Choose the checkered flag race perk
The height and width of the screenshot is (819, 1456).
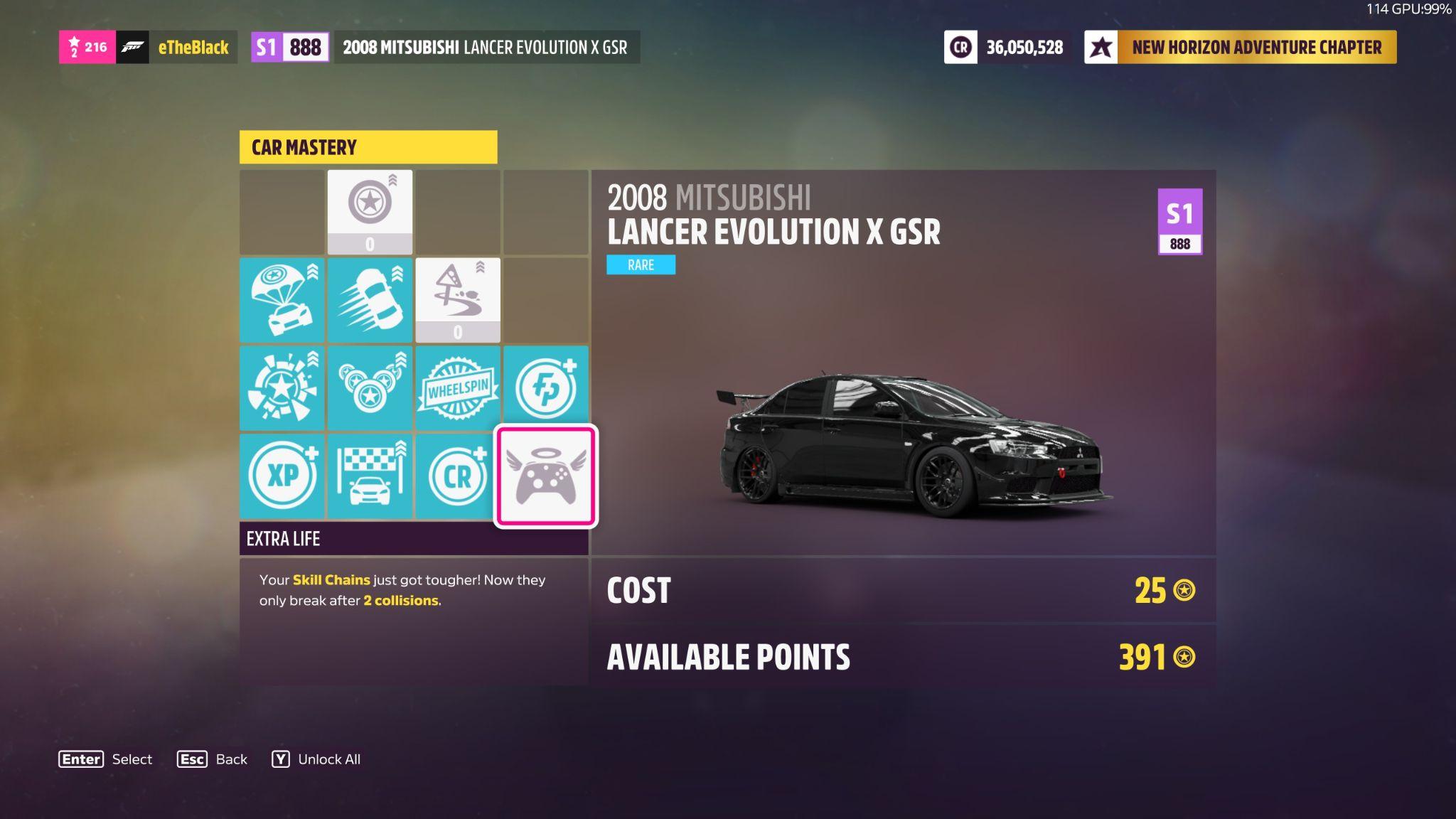370,476
